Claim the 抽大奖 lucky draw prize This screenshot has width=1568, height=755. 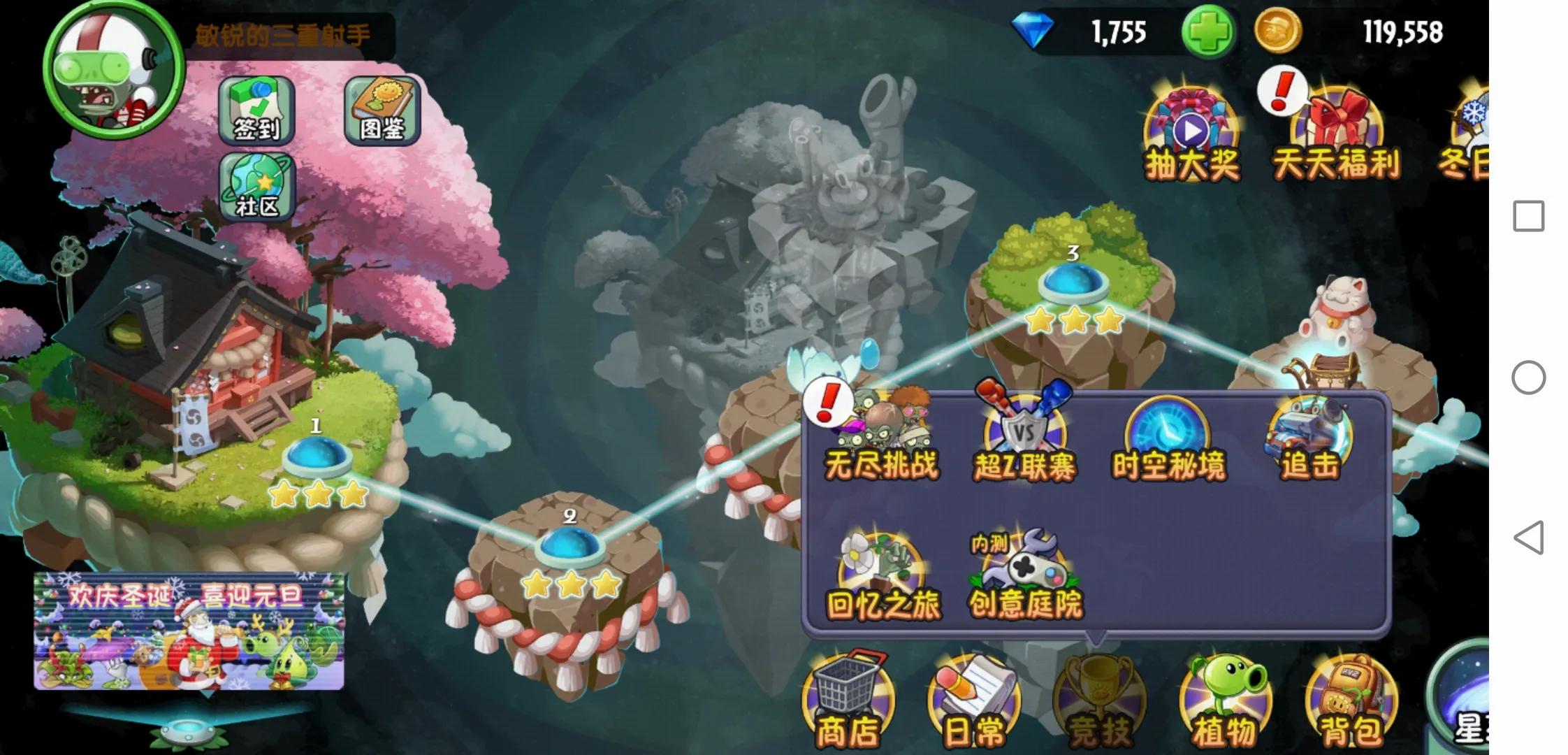coord(1193,126)
